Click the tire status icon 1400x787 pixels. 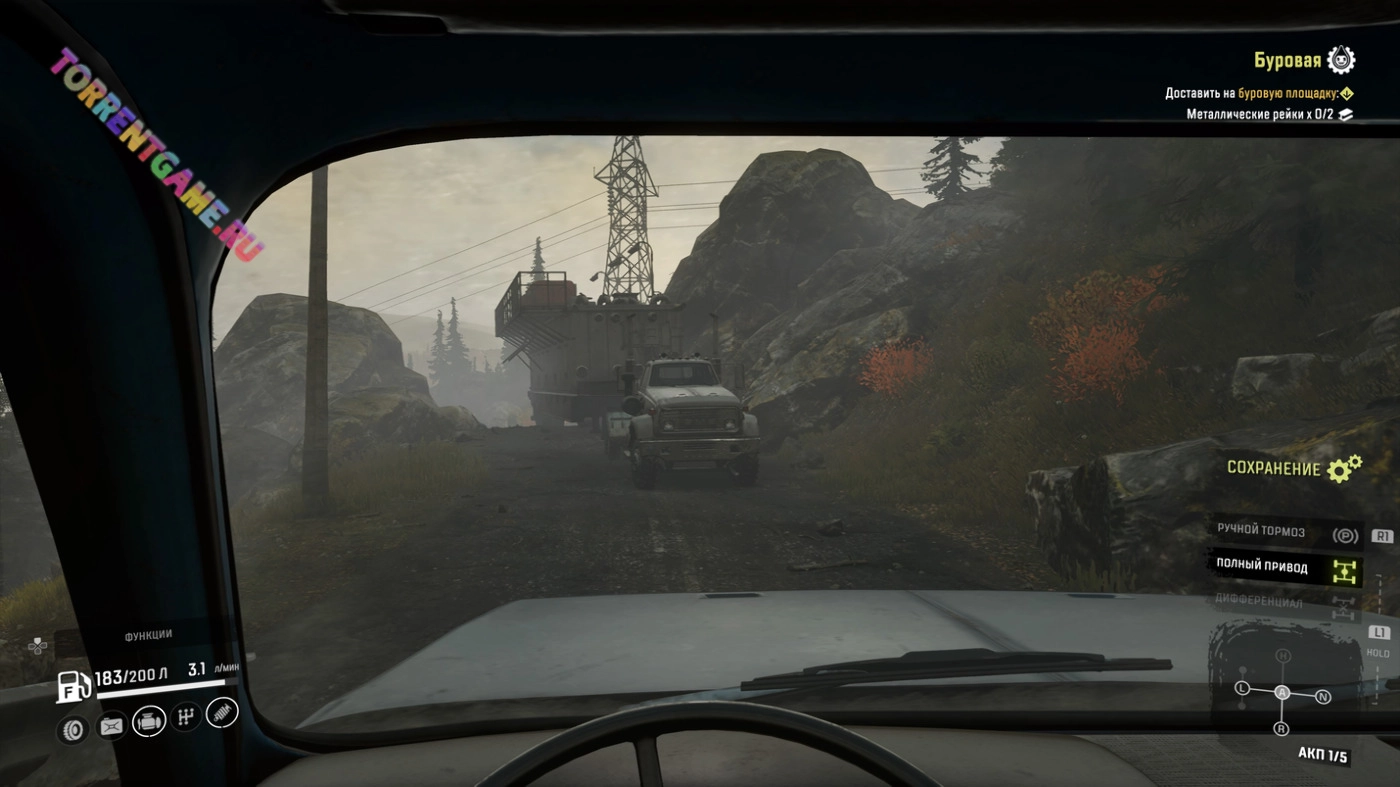coord(74,729)
